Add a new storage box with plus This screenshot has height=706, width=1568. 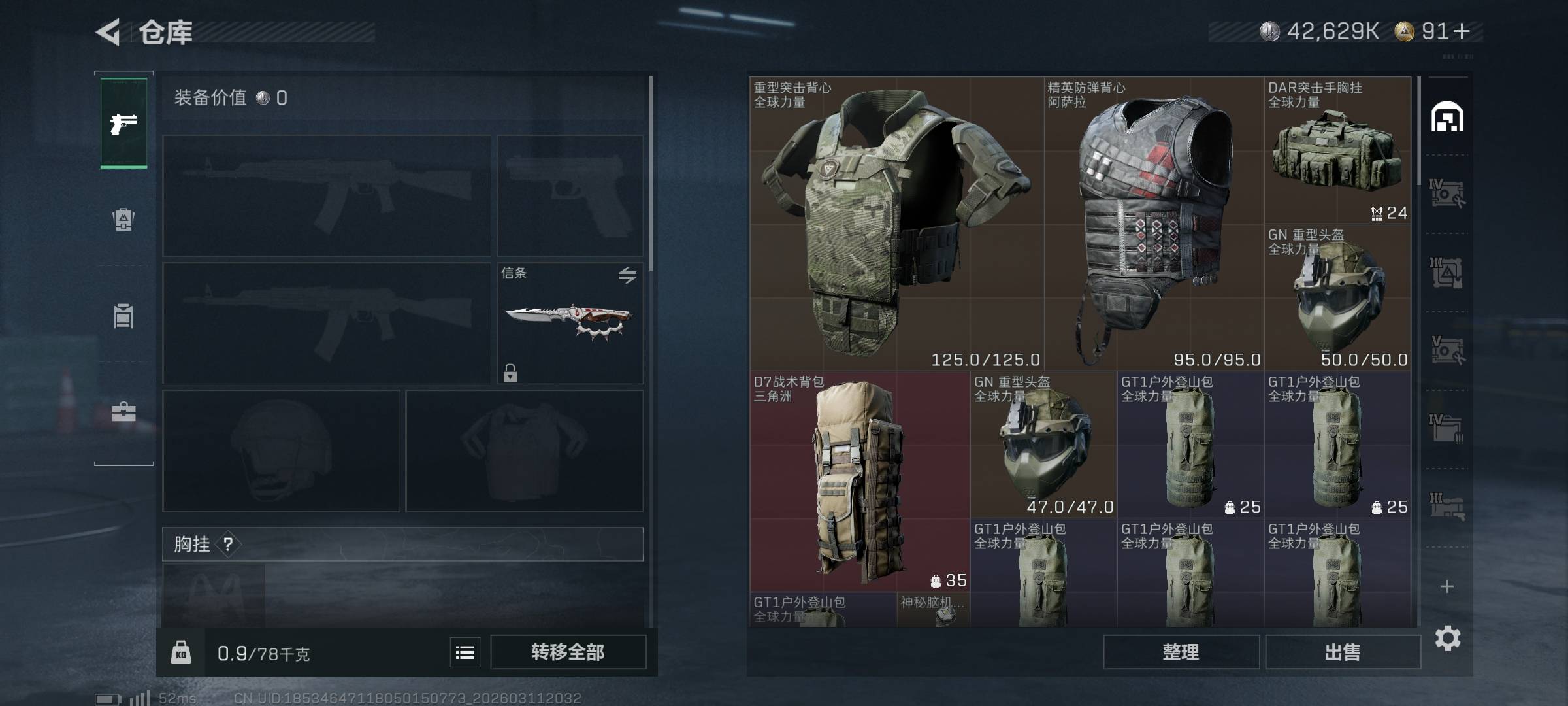1447,586
